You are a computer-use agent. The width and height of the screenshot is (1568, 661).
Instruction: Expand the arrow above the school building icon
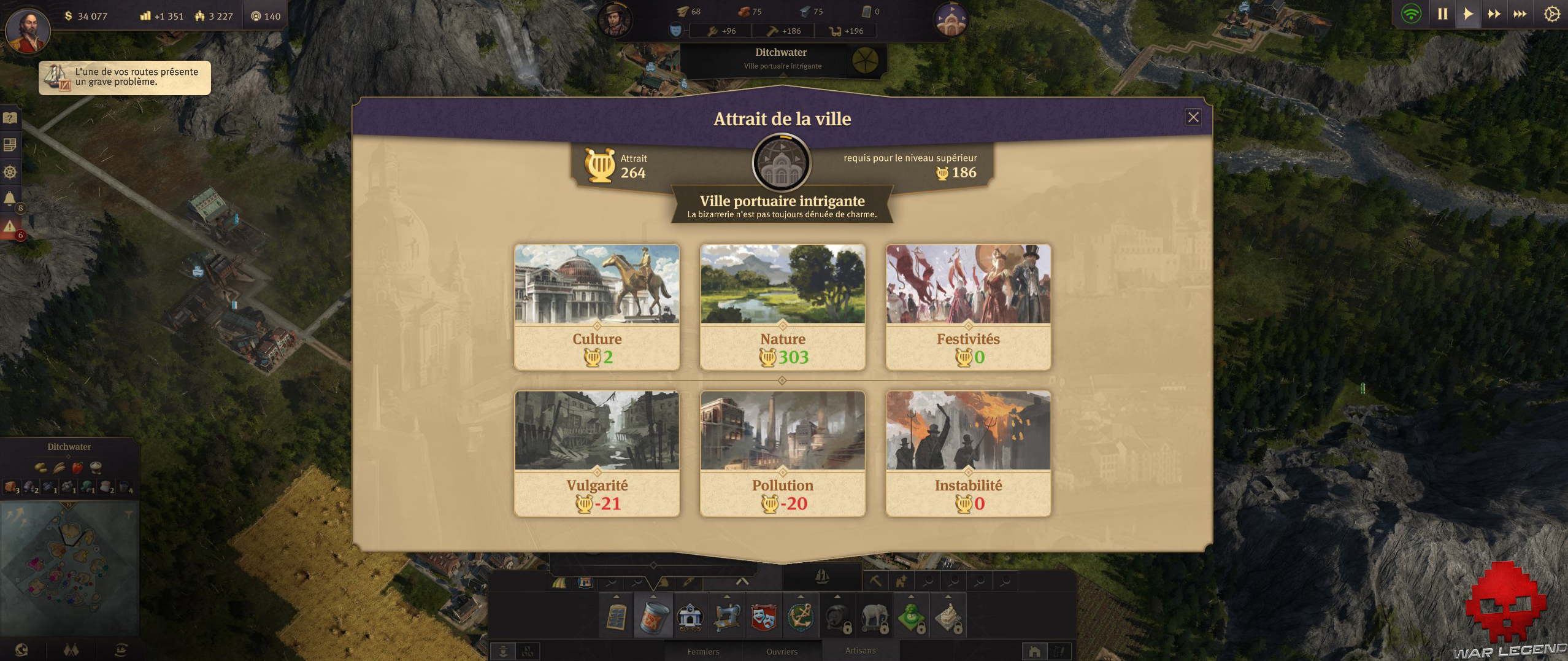(x=690, y=597)
